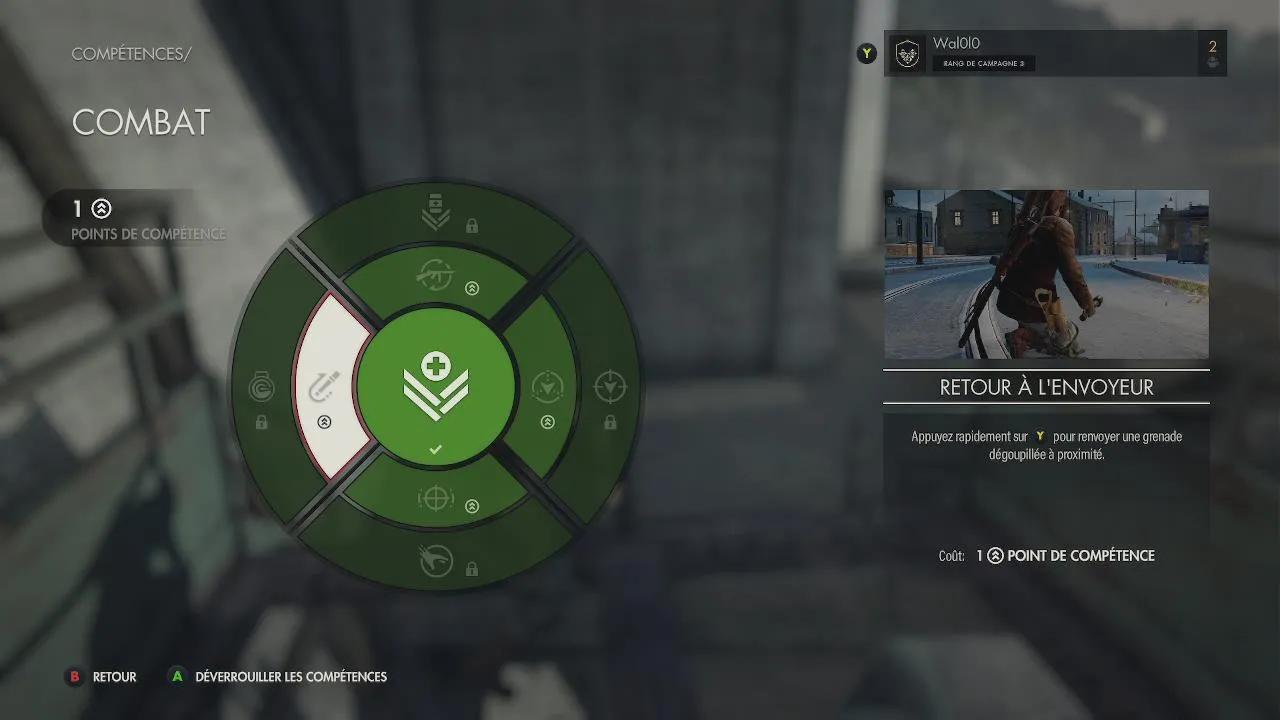Select the central medic chevron skill
1280x720 pixels.
[435, 387]
